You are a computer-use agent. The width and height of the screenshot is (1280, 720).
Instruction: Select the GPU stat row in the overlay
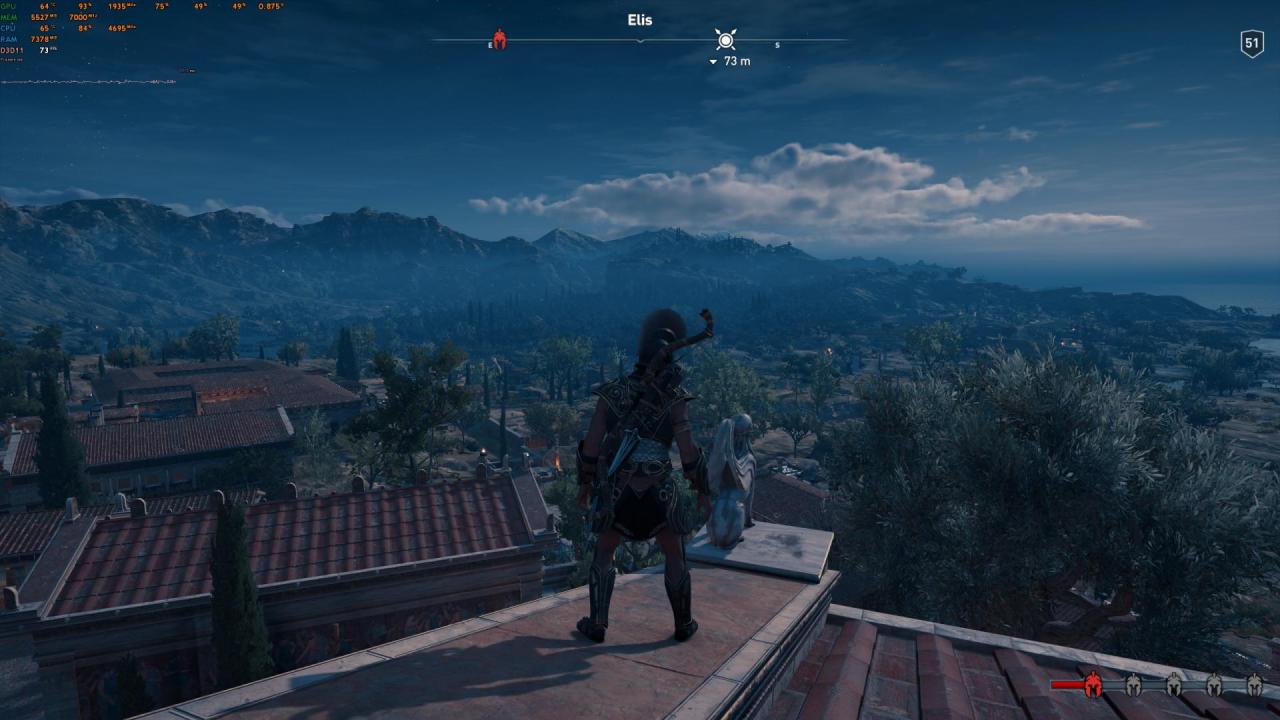[x=10, y=6]
